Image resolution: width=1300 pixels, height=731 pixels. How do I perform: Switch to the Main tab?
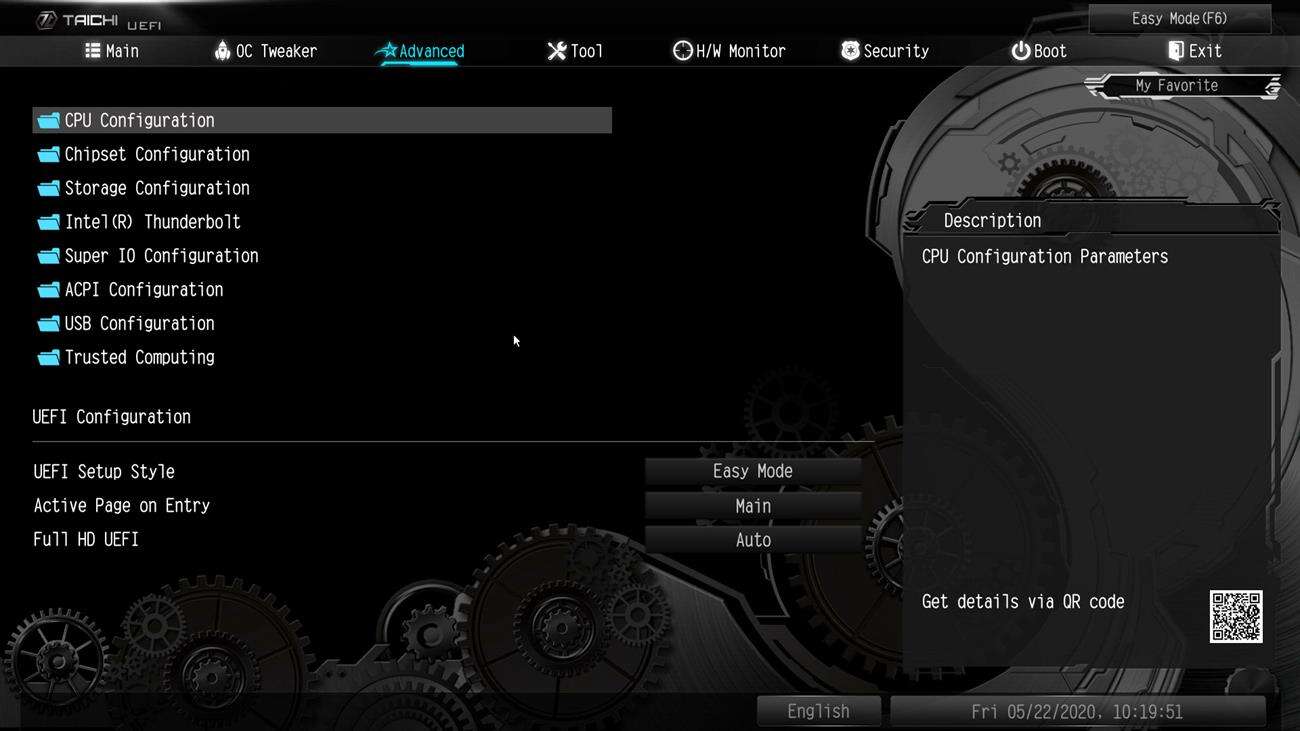click(112, 51)
